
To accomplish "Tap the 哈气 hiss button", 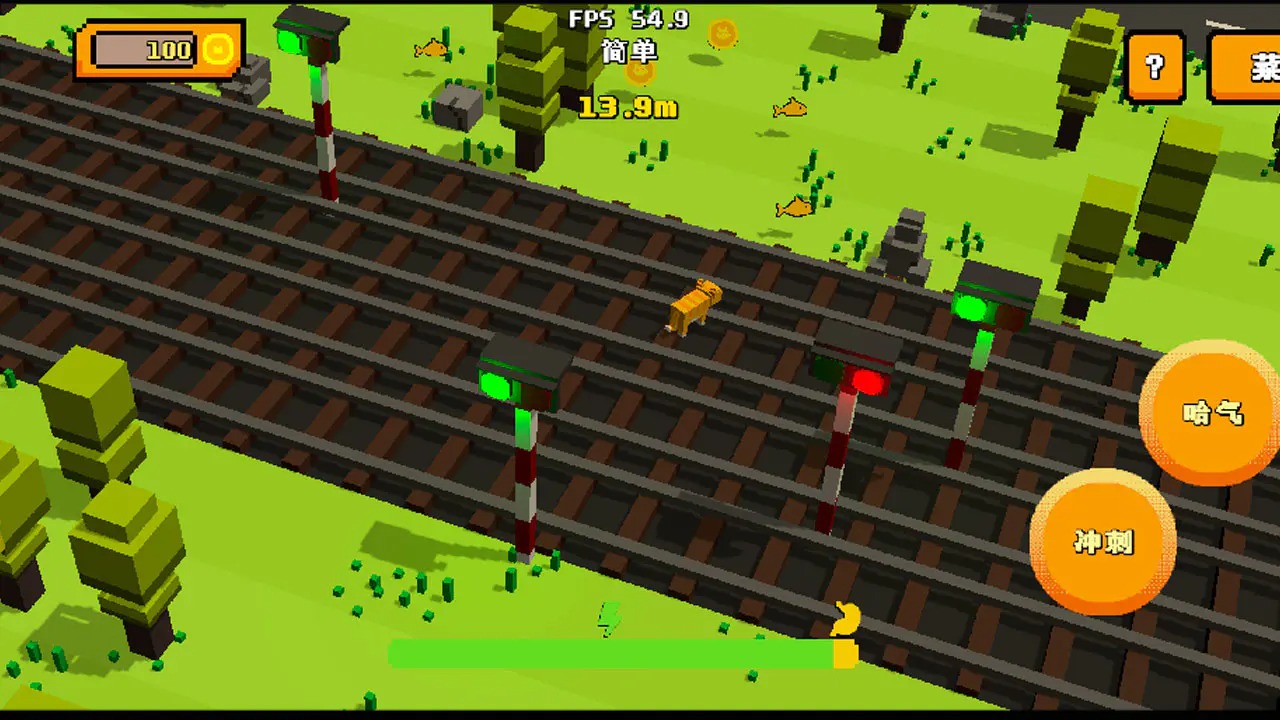I will [1213, 412].
